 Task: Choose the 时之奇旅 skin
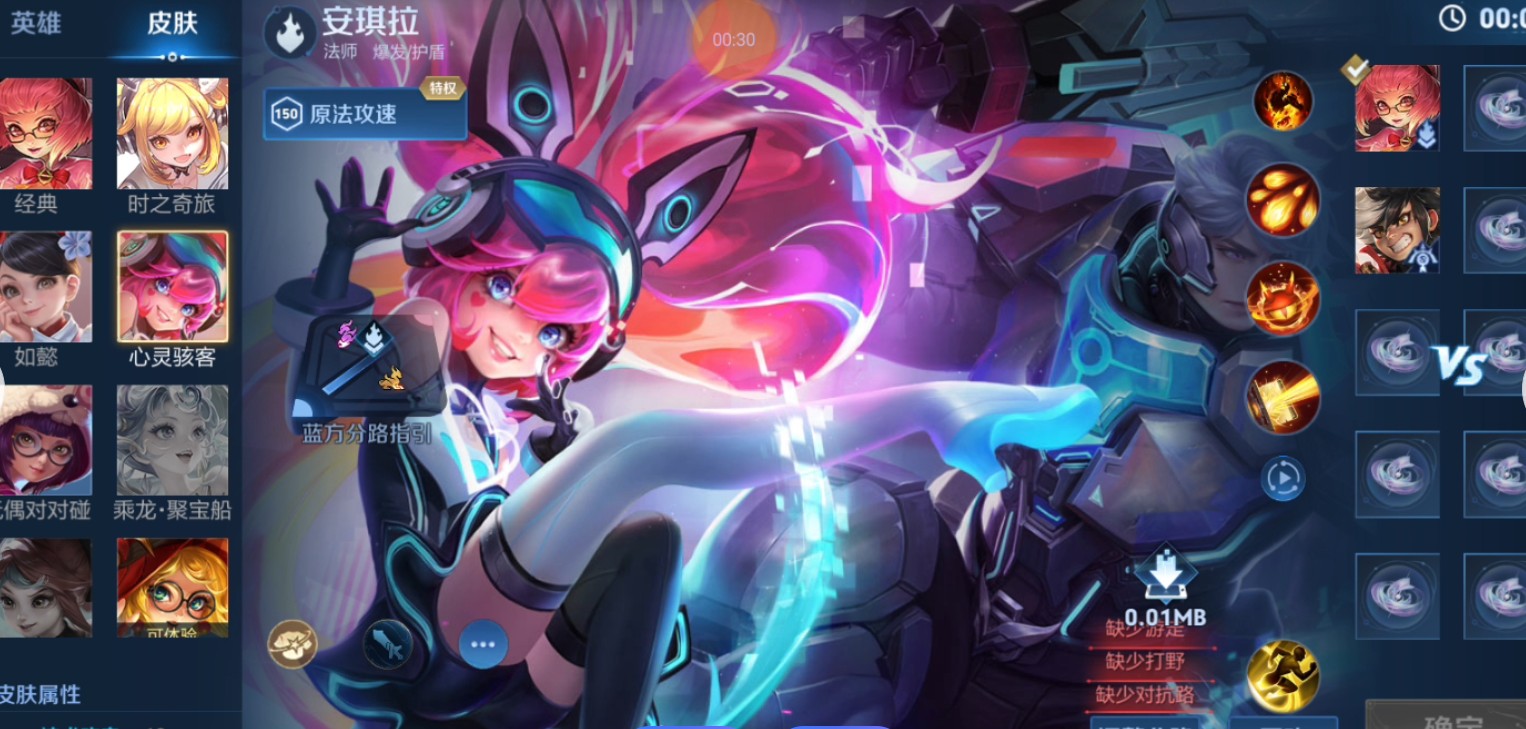(172, 134)
